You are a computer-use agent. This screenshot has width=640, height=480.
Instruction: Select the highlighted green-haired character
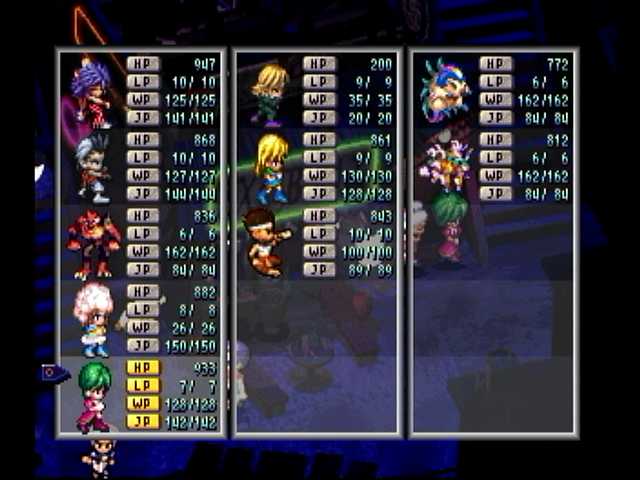click(x=94, y=395)
